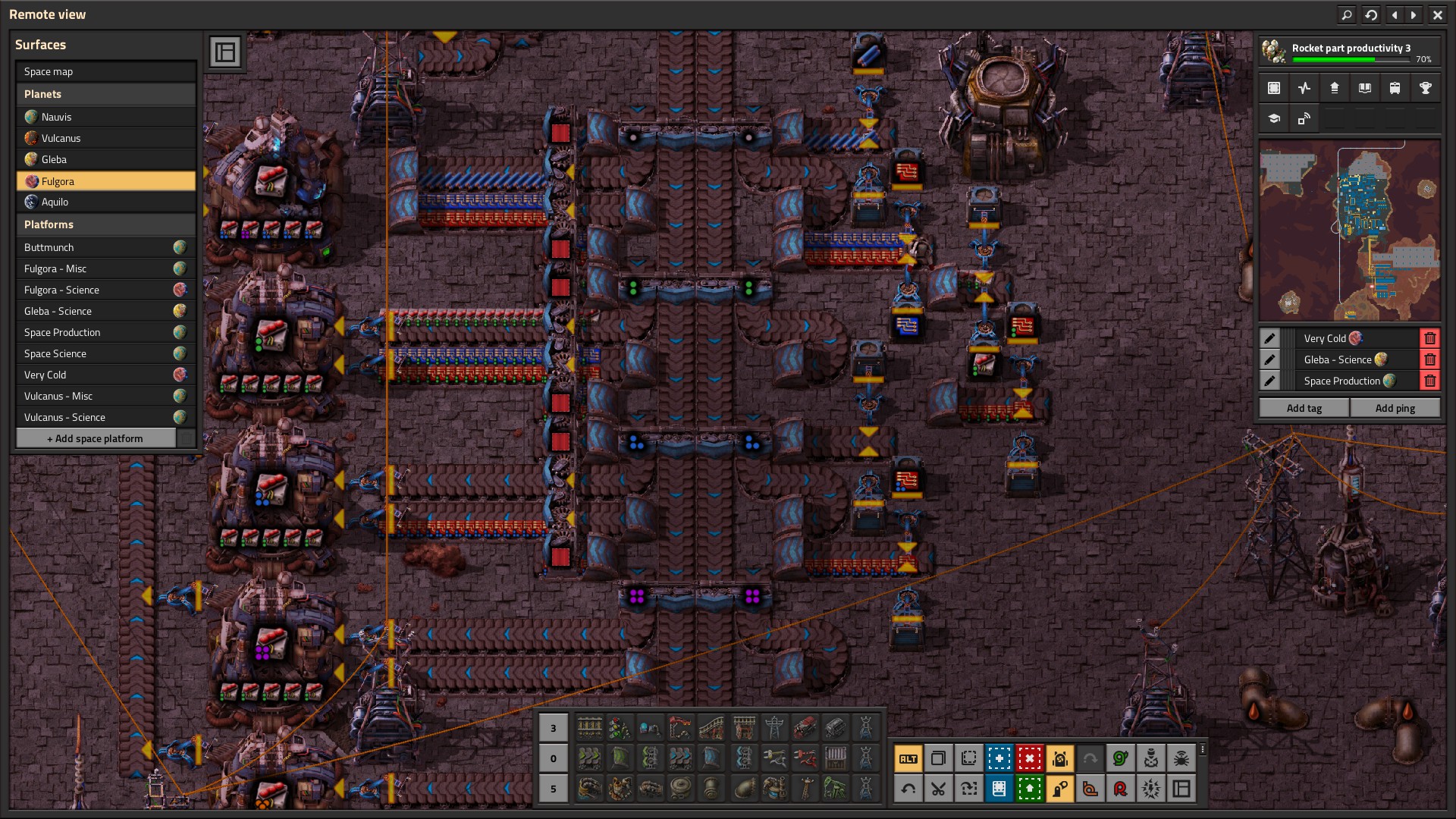Activate the scissors cut tool
This screenshot has height=819, width=1456.
pyautogui.click(x=938, y=789)
